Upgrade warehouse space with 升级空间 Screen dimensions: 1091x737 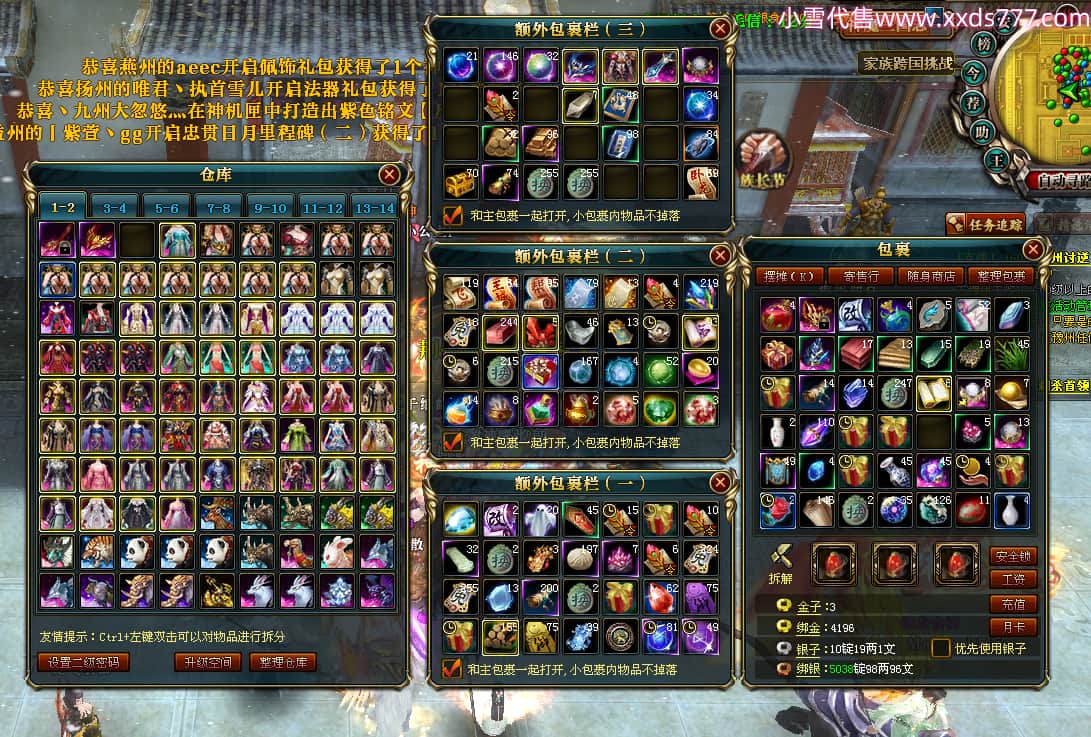207,662
